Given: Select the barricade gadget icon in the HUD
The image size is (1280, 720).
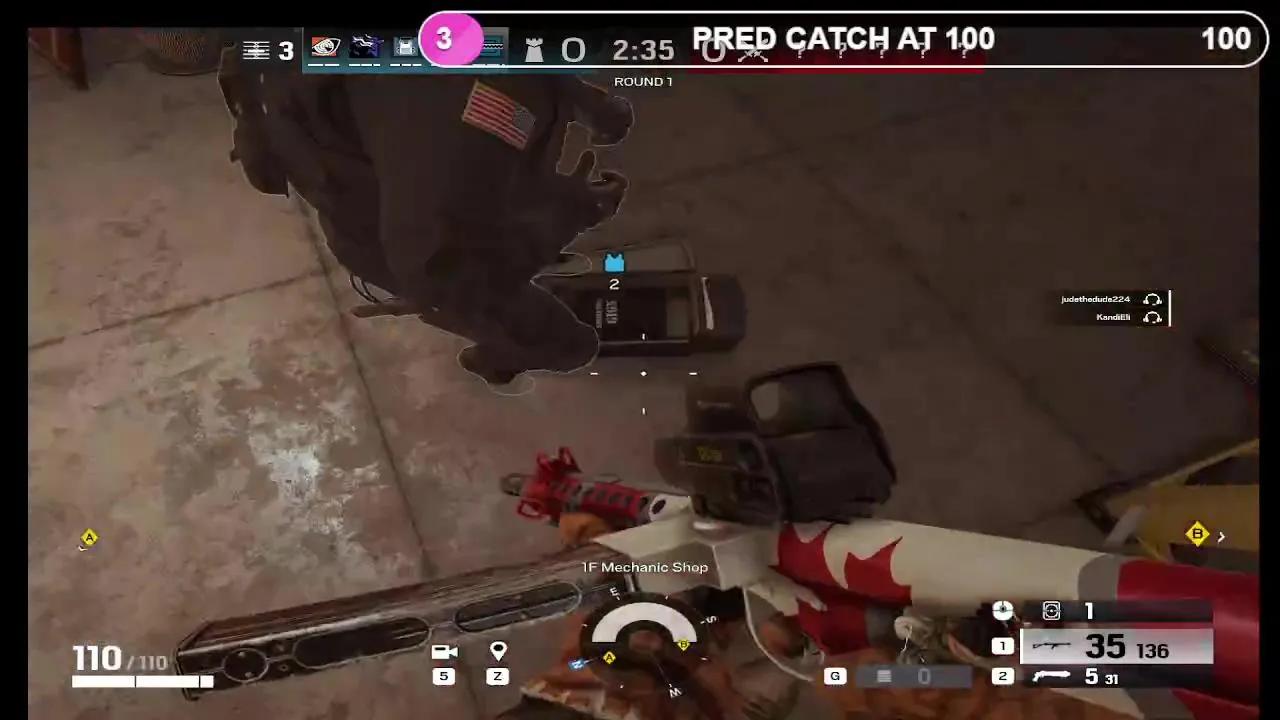Looking at the screenshot, I should (x=405, y=47).
